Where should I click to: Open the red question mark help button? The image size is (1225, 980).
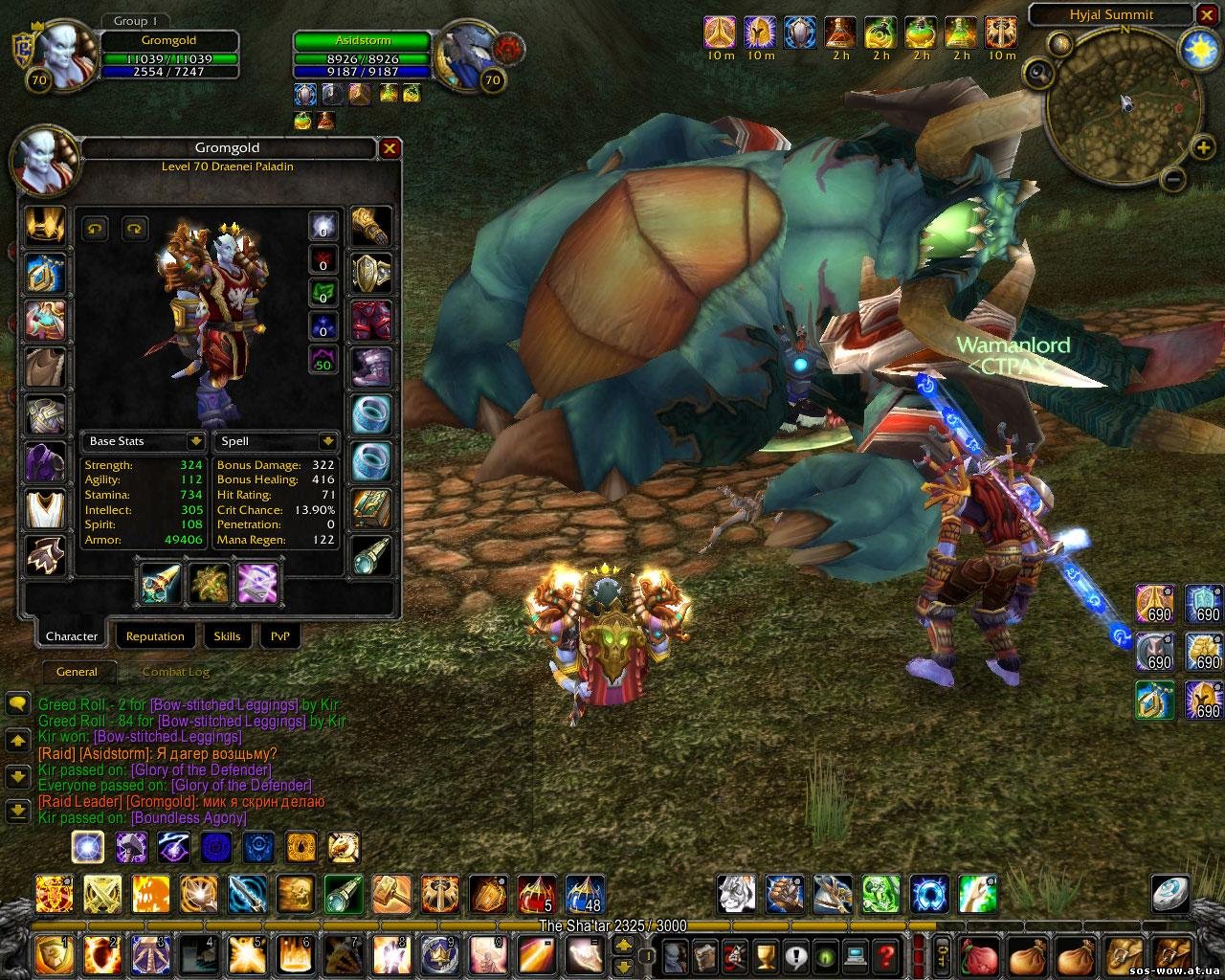[885, 954]
